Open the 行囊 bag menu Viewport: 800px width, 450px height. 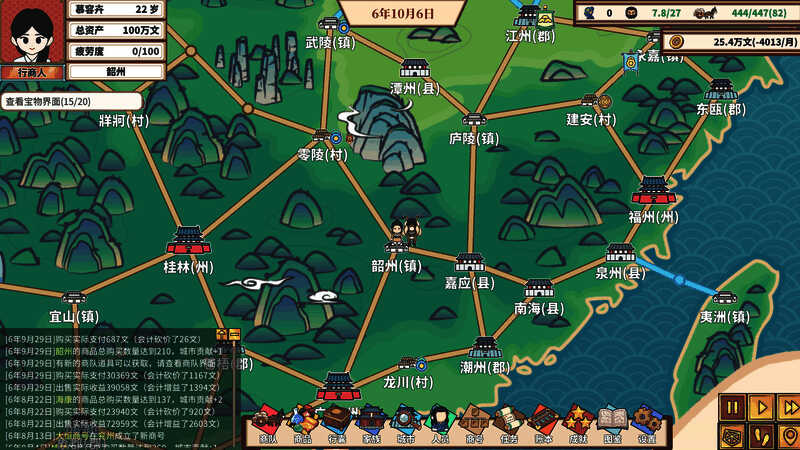pyautogui.click(x=337, y=423)
